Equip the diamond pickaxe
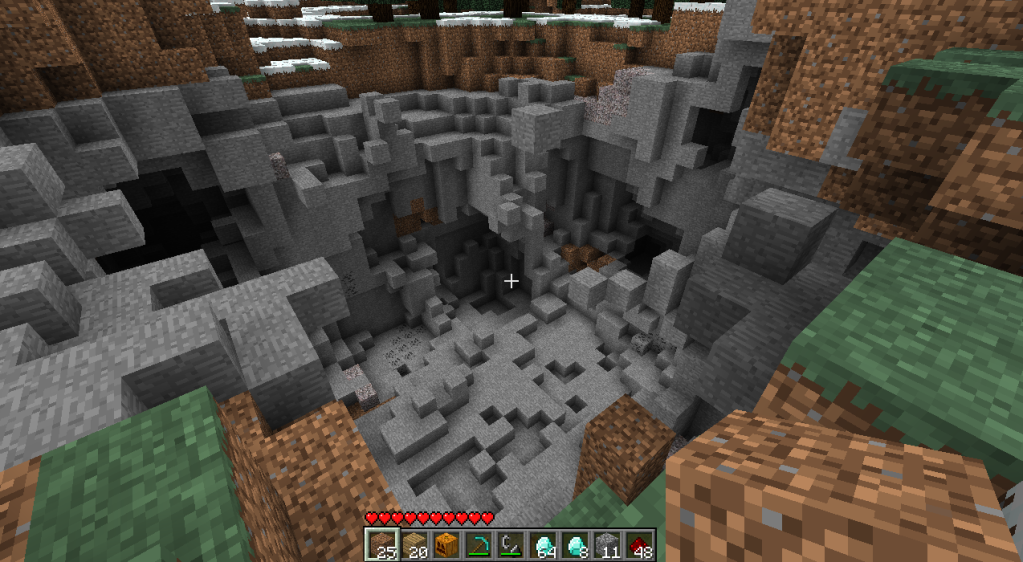 tap(478, 545)
